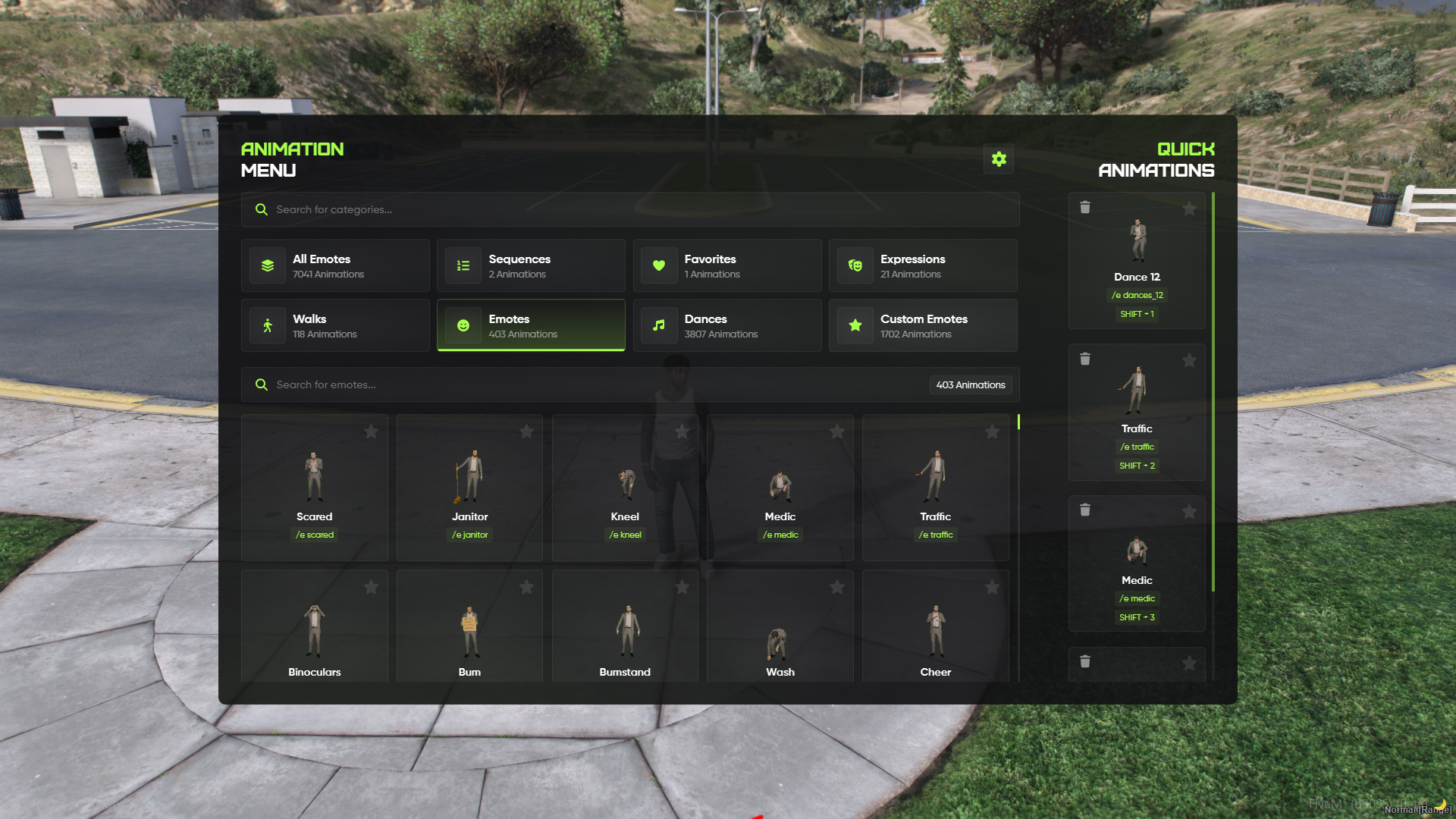Viewport: 1456px width, 819px height.
Task: Click the Sequences numbered list icon
Action: [x=463, y=265]
